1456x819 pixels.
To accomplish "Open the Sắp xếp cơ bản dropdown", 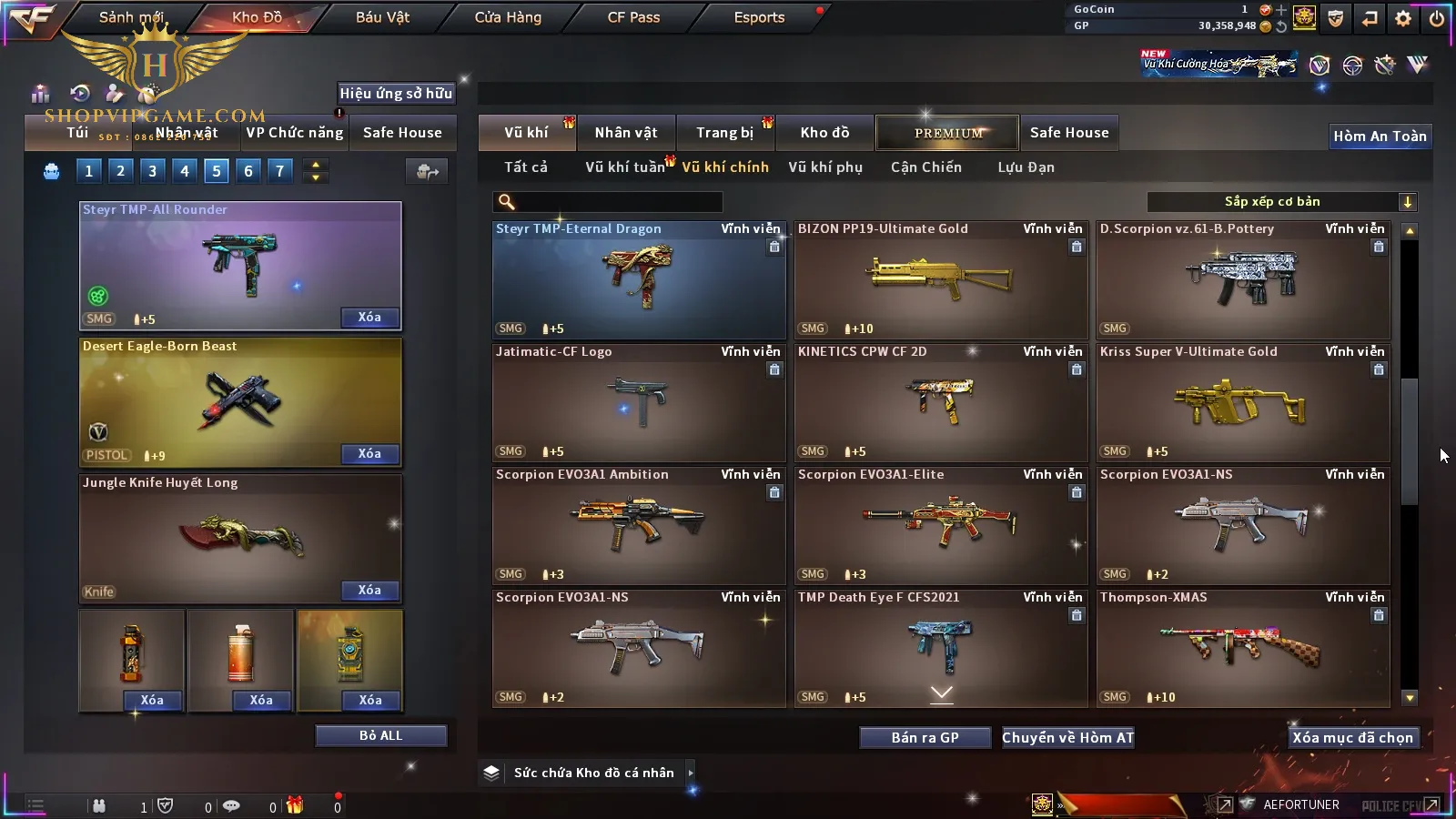I will click(x=1281, y=202).
